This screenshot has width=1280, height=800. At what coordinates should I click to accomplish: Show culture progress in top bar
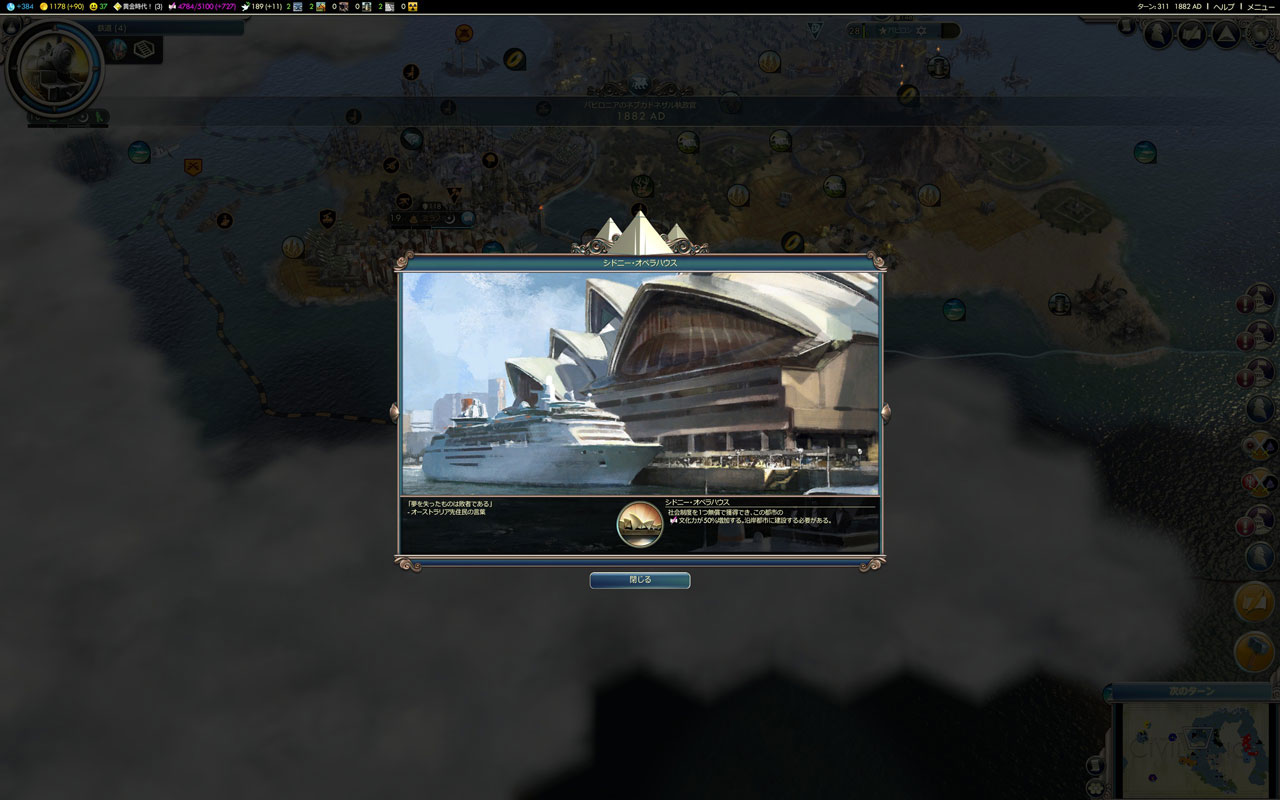201,6
